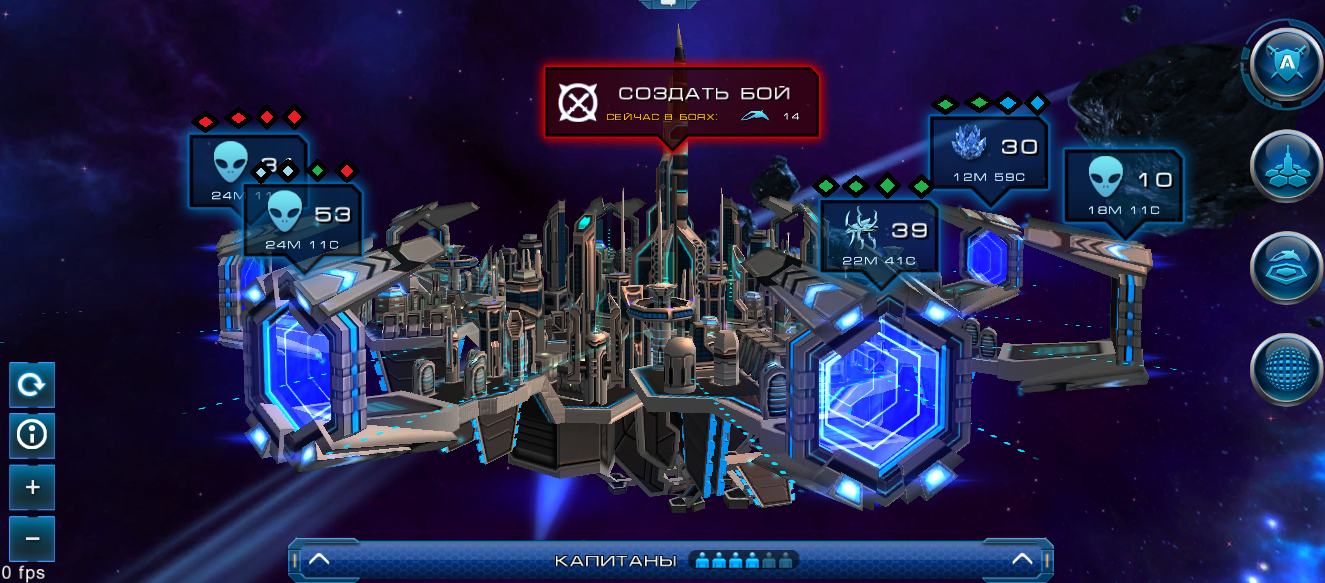Open the info button

click(x=32, y=436)
